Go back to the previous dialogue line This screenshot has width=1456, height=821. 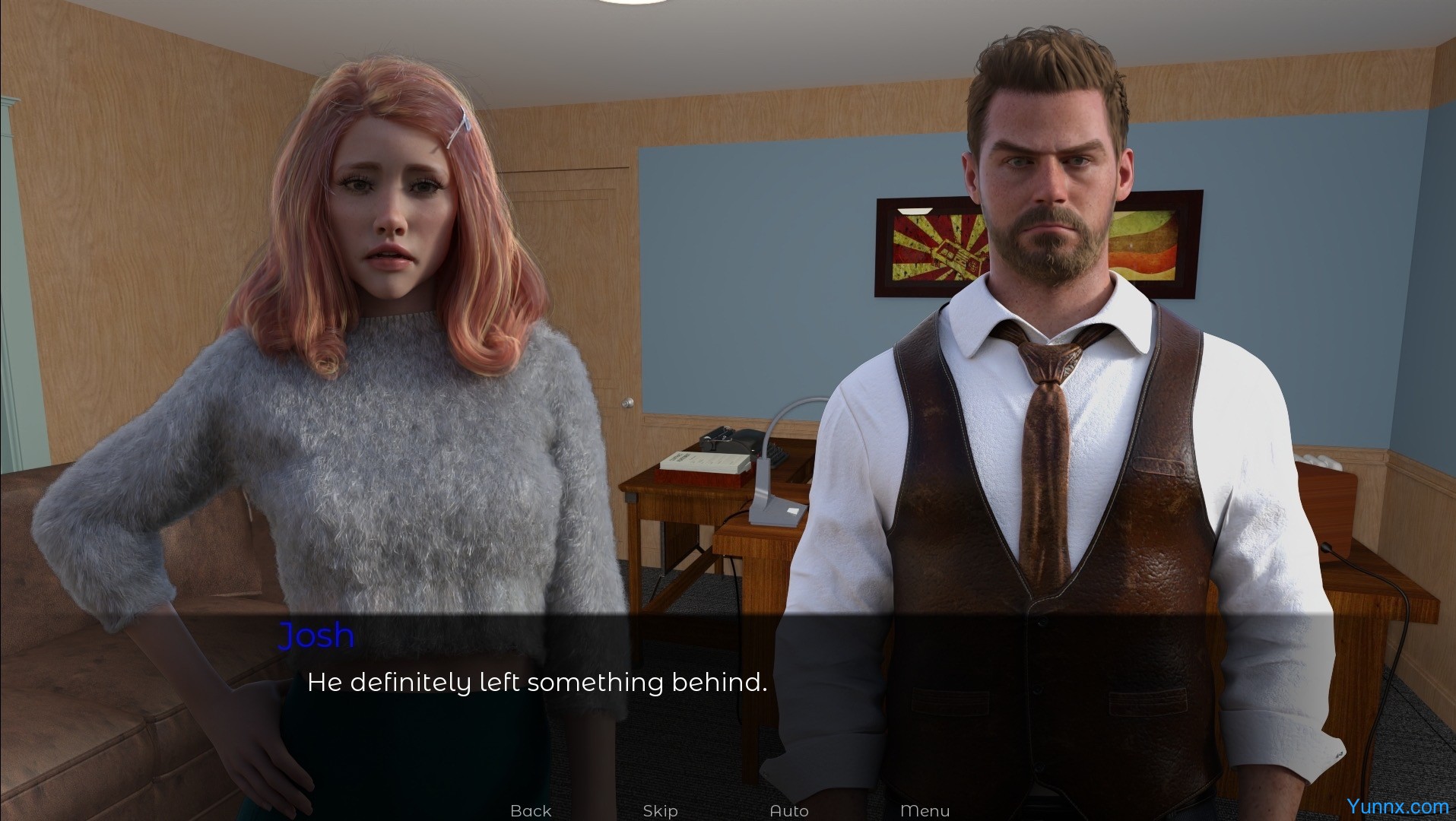(531, 810)
